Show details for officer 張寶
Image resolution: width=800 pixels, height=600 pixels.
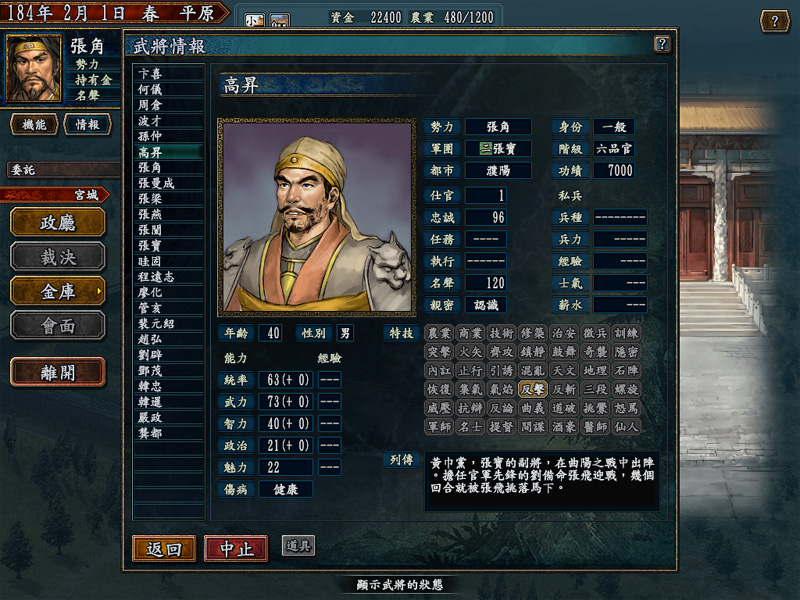[x=151, y=246]
